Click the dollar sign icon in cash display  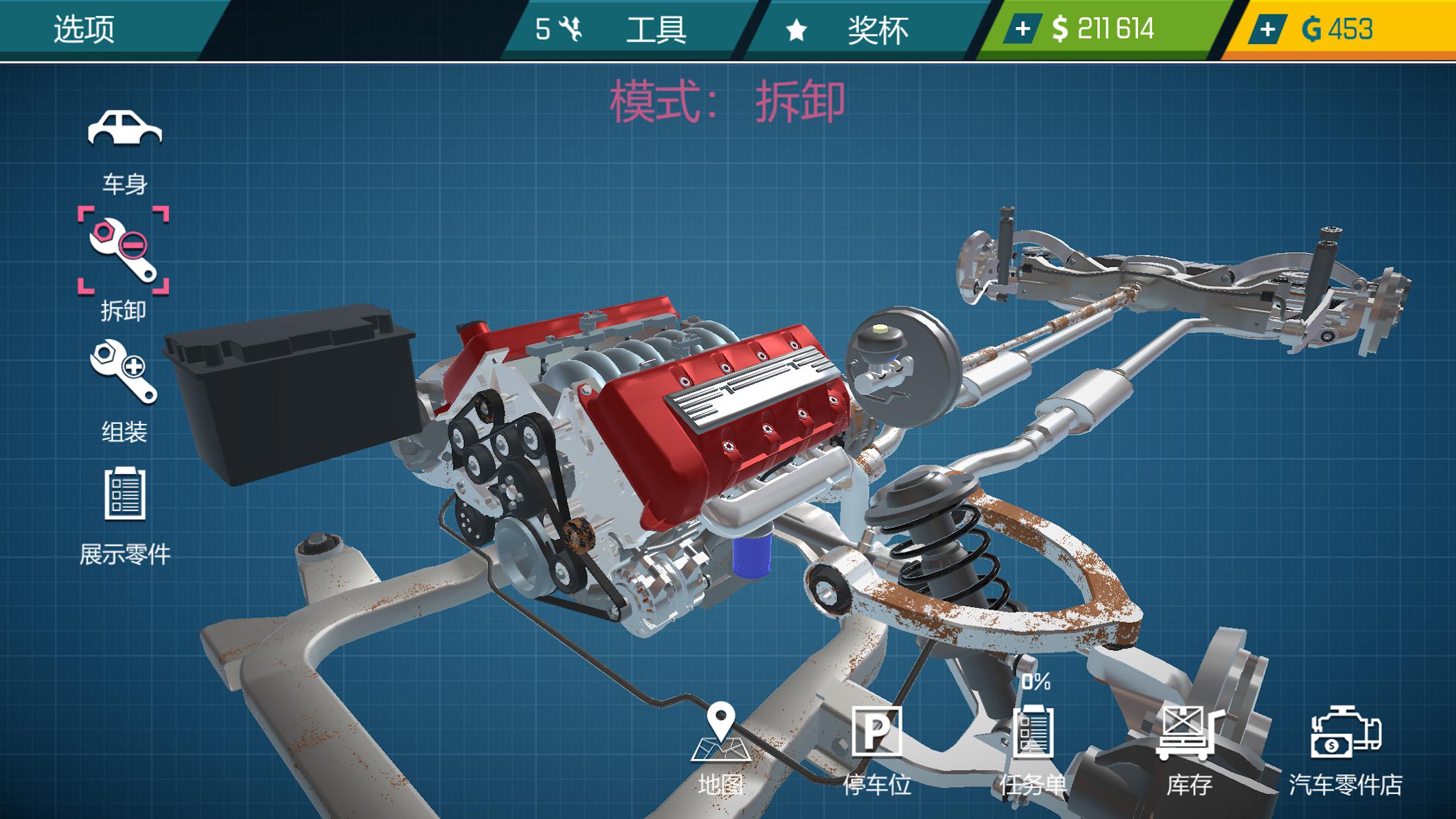tap(1060, 28)
